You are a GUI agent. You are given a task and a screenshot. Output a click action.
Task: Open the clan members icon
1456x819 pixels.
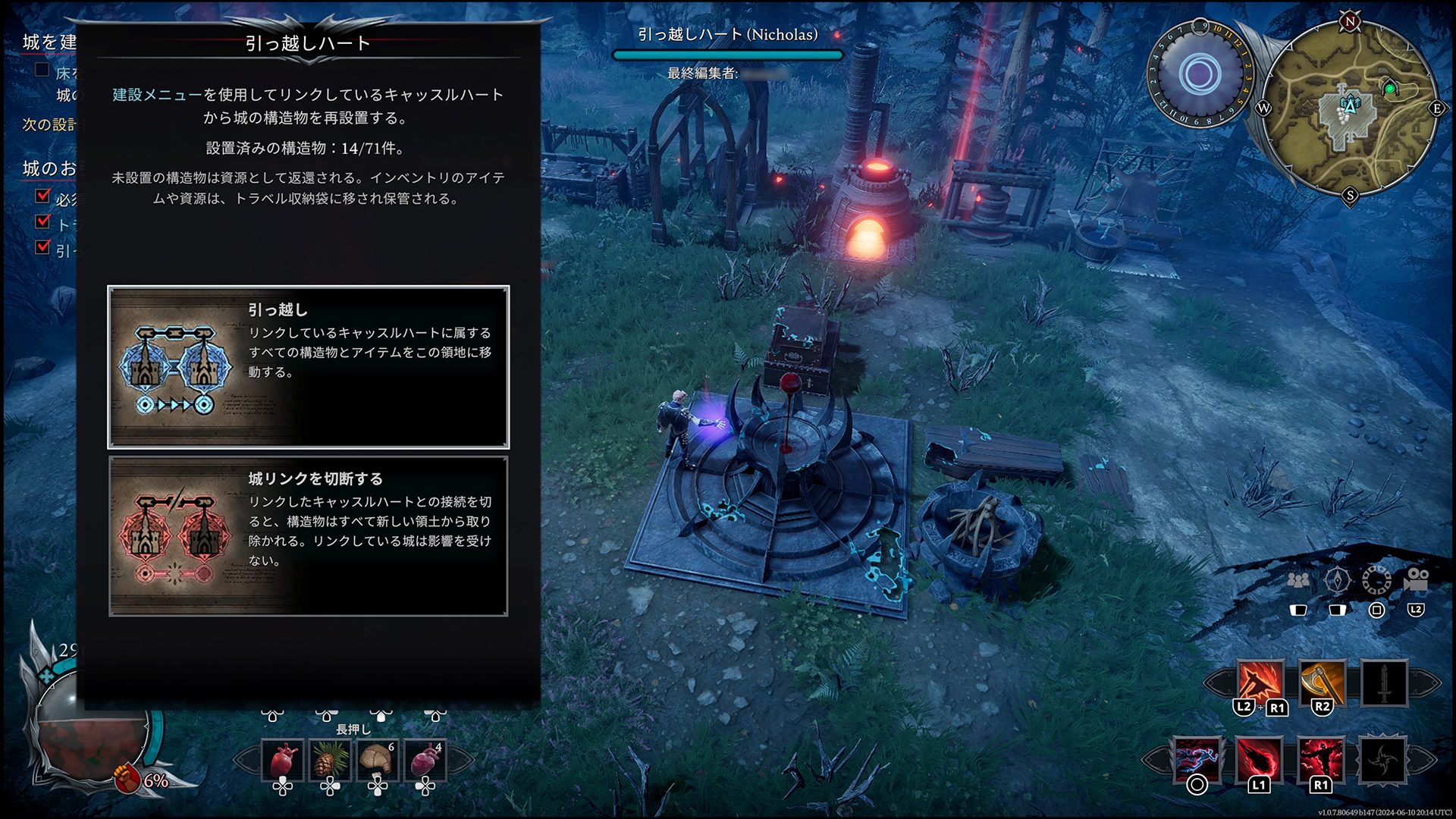(1298, 581)
